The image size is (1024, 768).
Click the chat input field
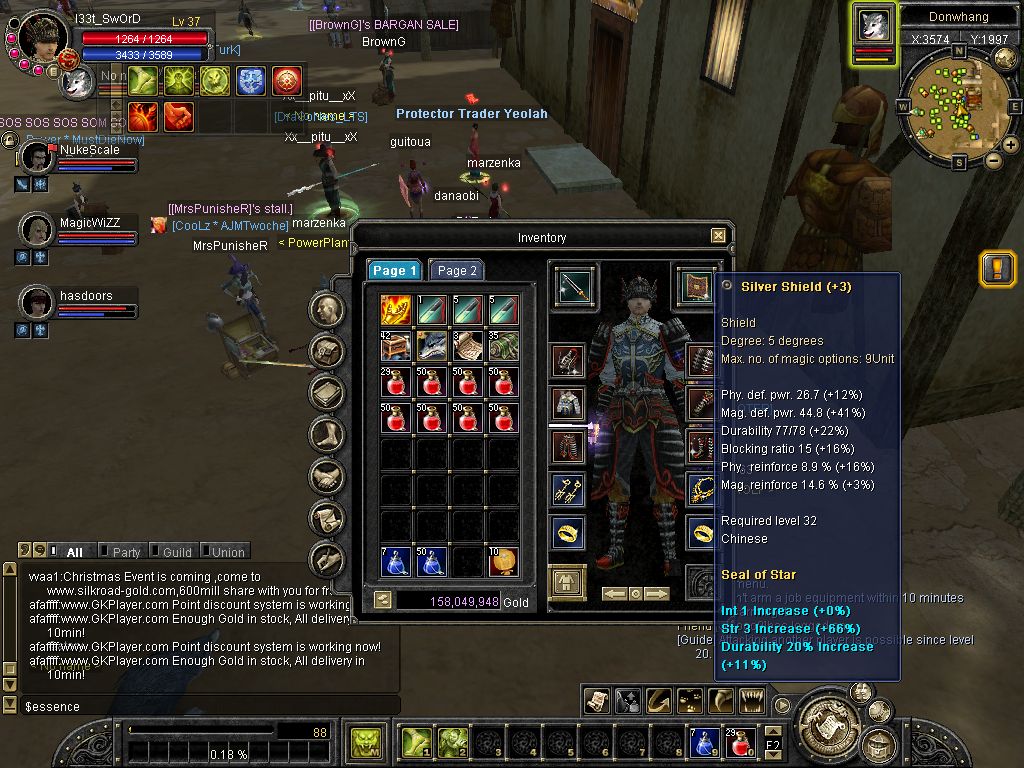pyautogui.click(x=200, y=706)
